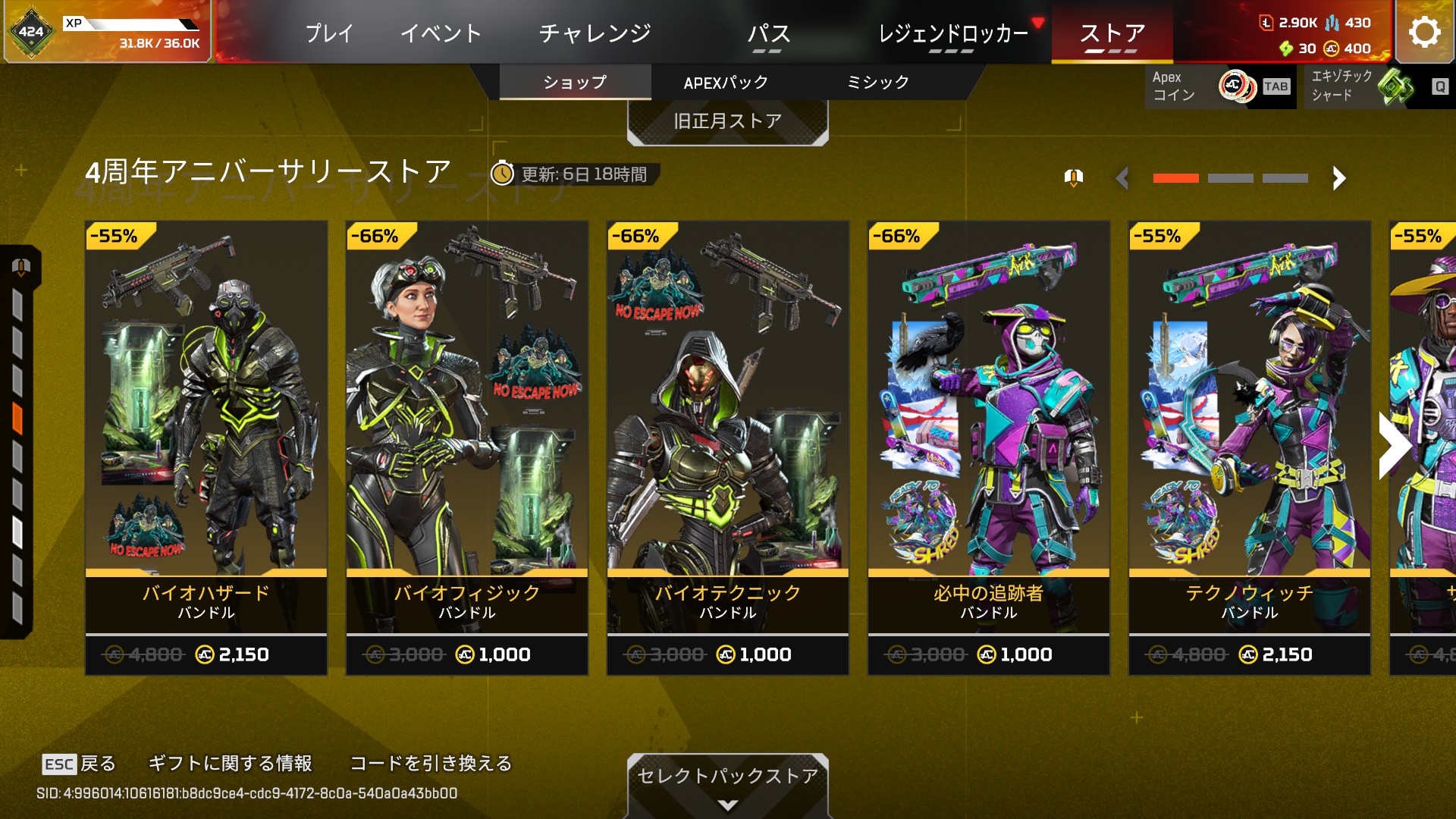Open the パス tab

coord(768,33)
